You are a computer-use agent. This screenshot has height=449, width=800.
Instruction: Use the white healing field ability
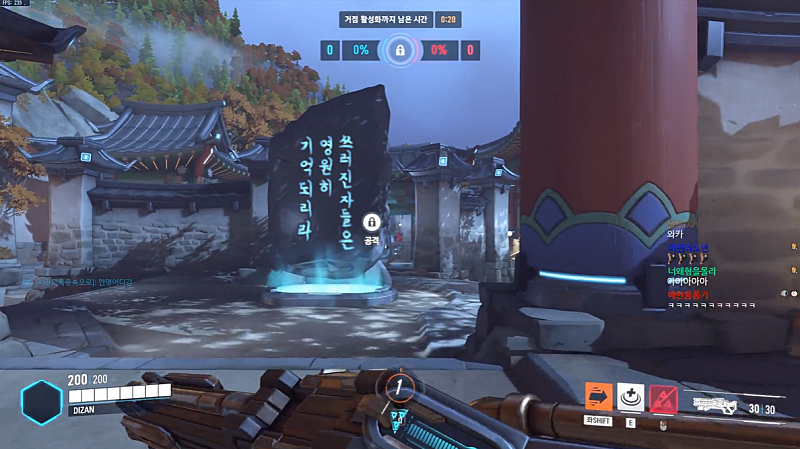630,397
